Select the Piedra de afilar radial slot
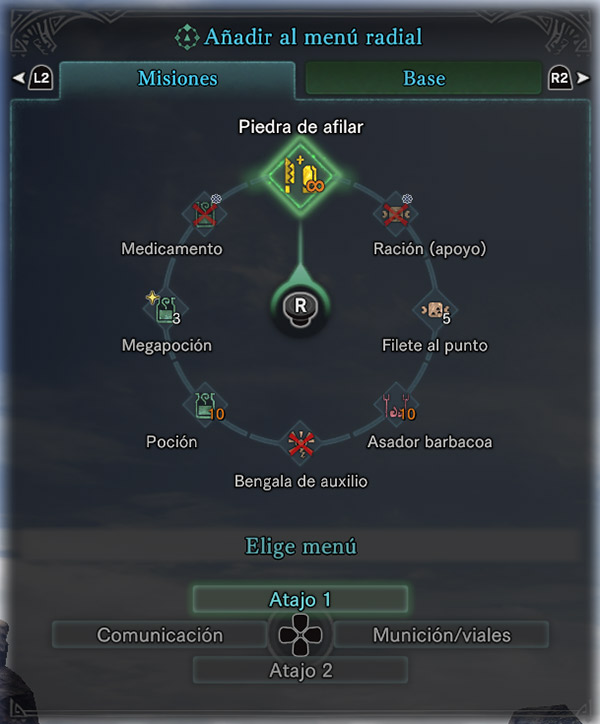 [x=300, y=174]
